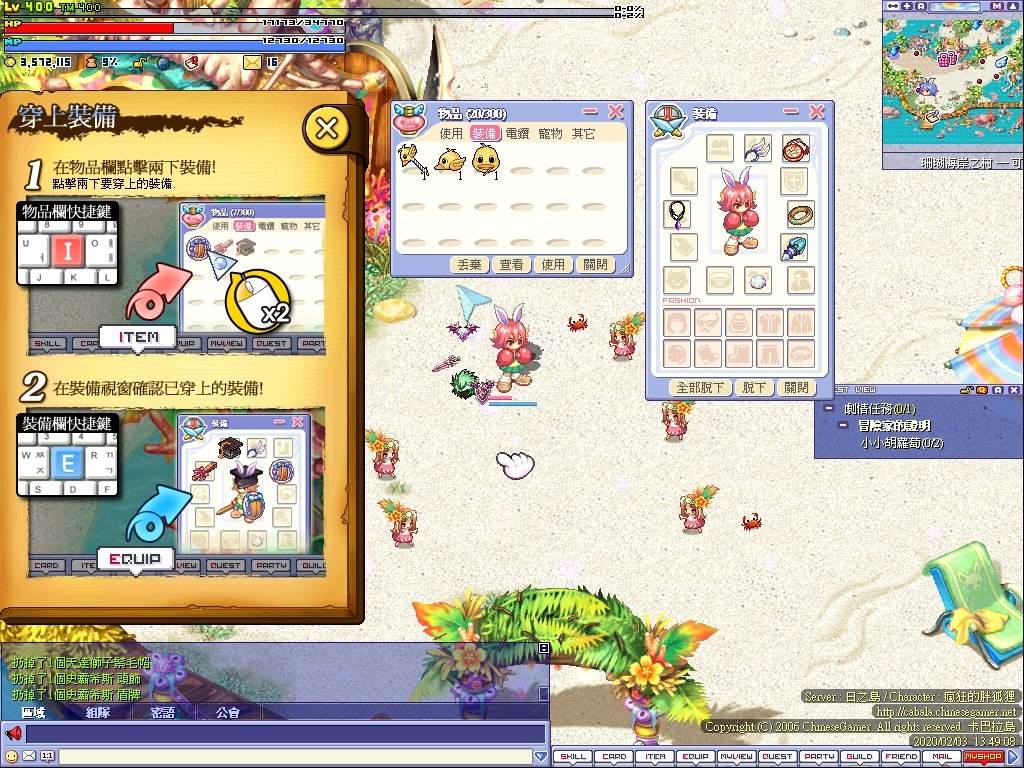Switch to the 使用 inventory tab
The height and width of the screenshot is (768, 1024).
(451, 134)
